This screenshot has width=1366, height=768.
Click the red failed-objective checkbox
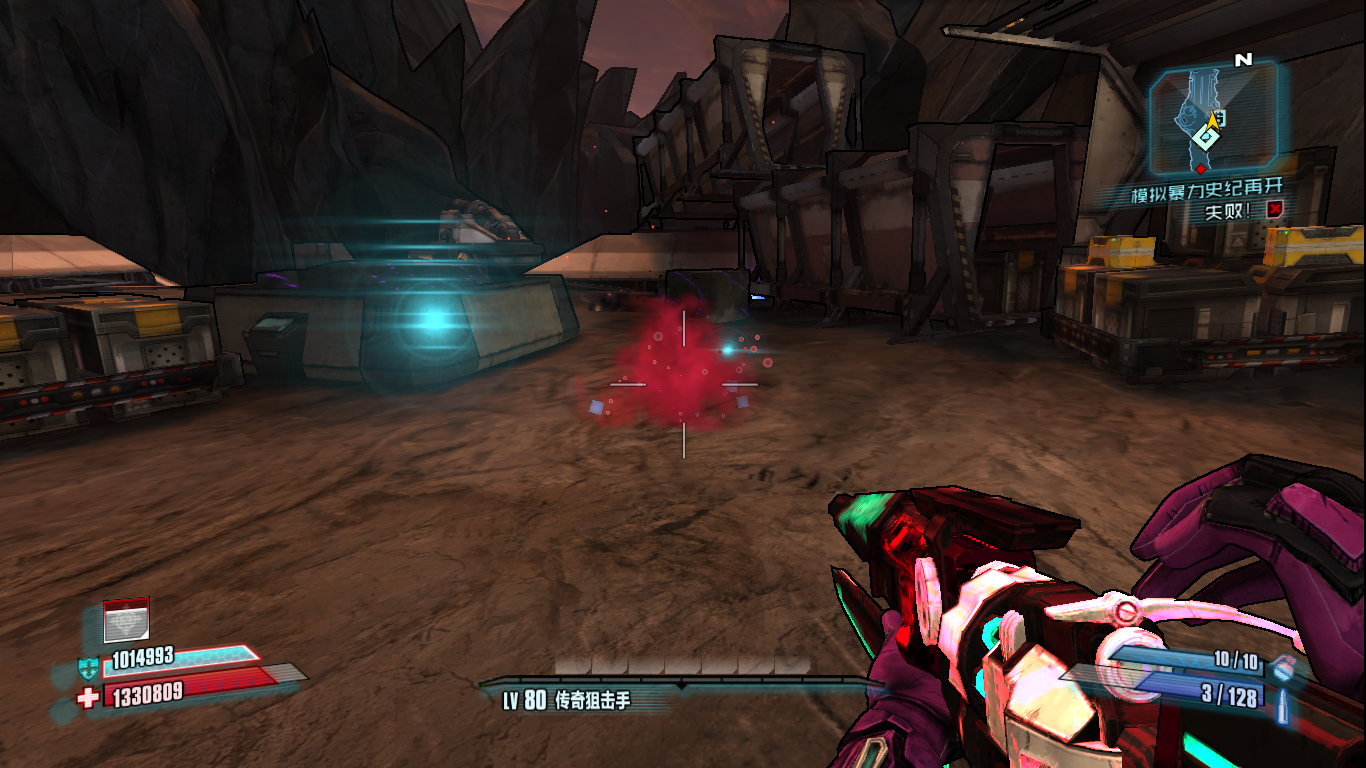pyautogui.click(x=1274, y=210)
